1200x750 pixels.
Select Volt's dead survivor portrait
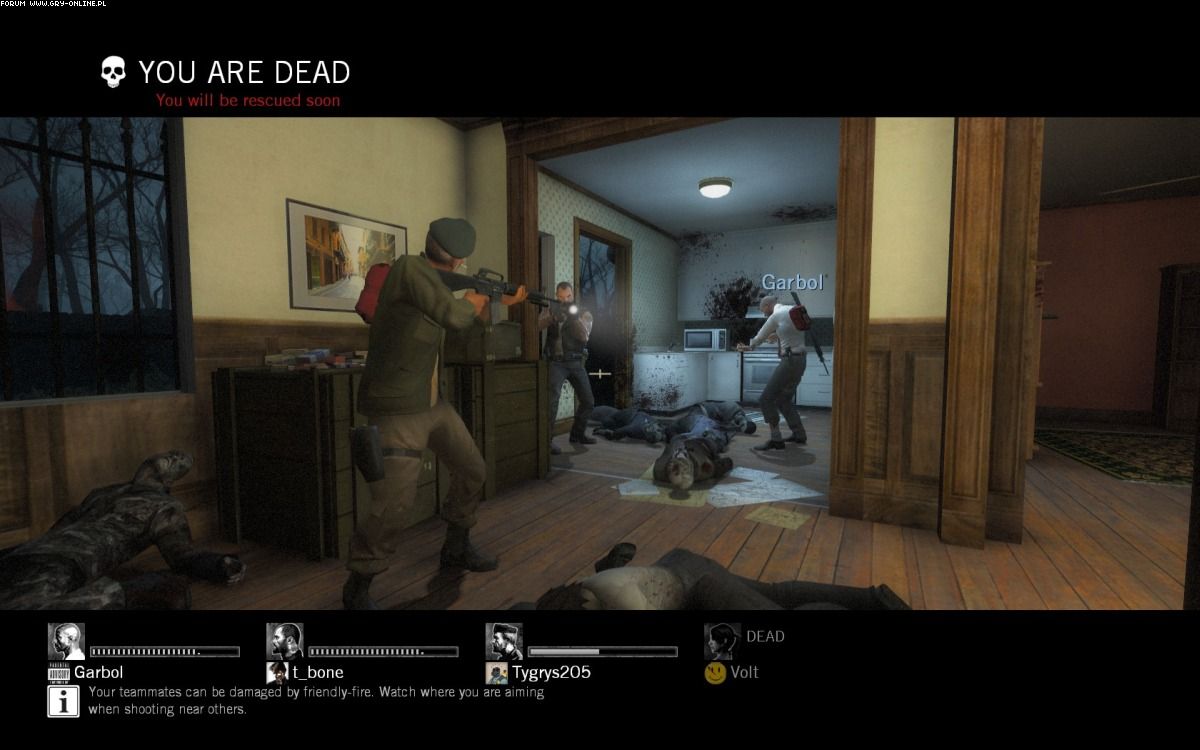pos(722,641)
